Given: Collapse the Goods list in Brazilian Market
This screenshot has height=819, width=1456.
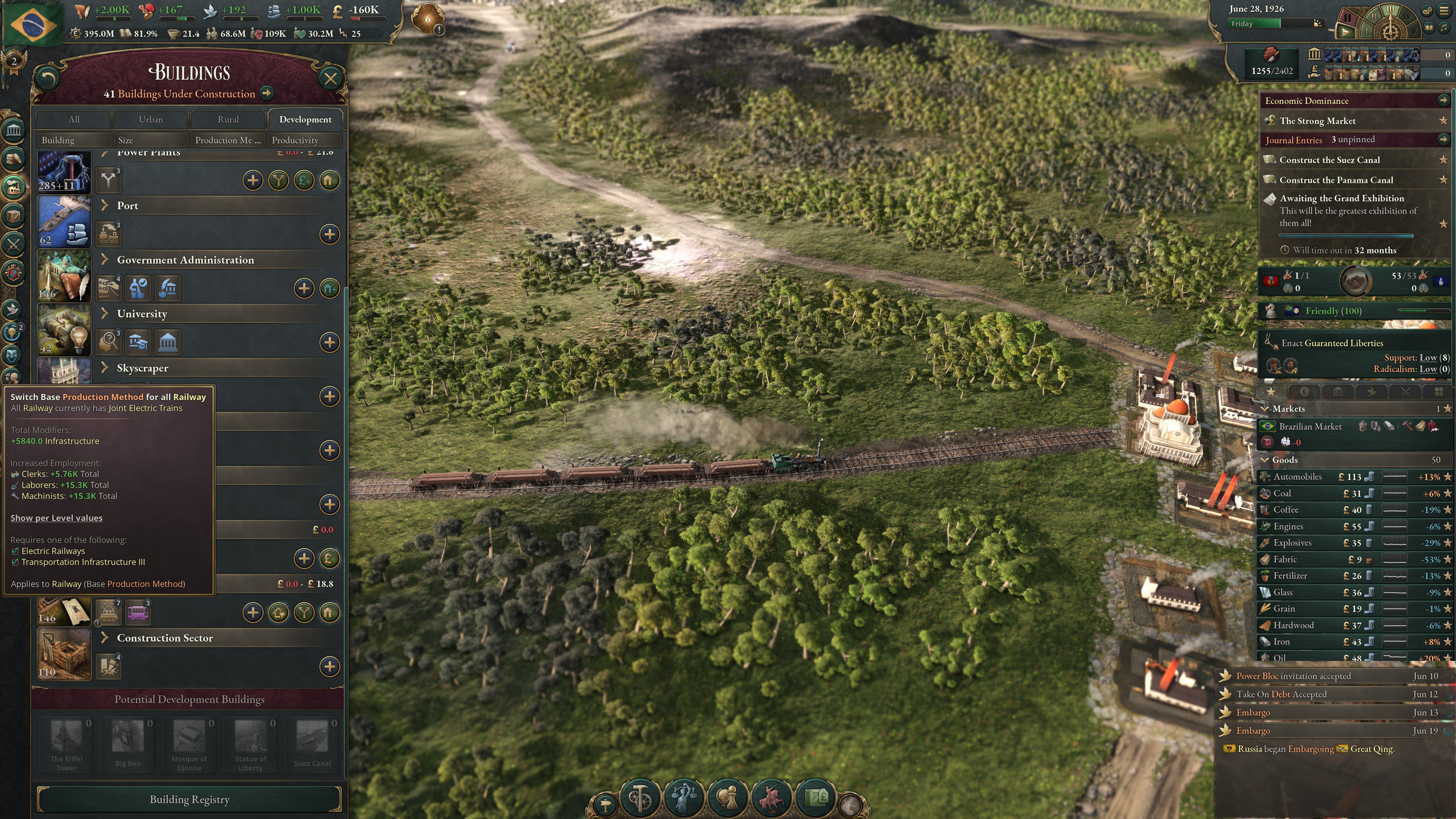Looking at the screenshot, I should coord(1265,460).
